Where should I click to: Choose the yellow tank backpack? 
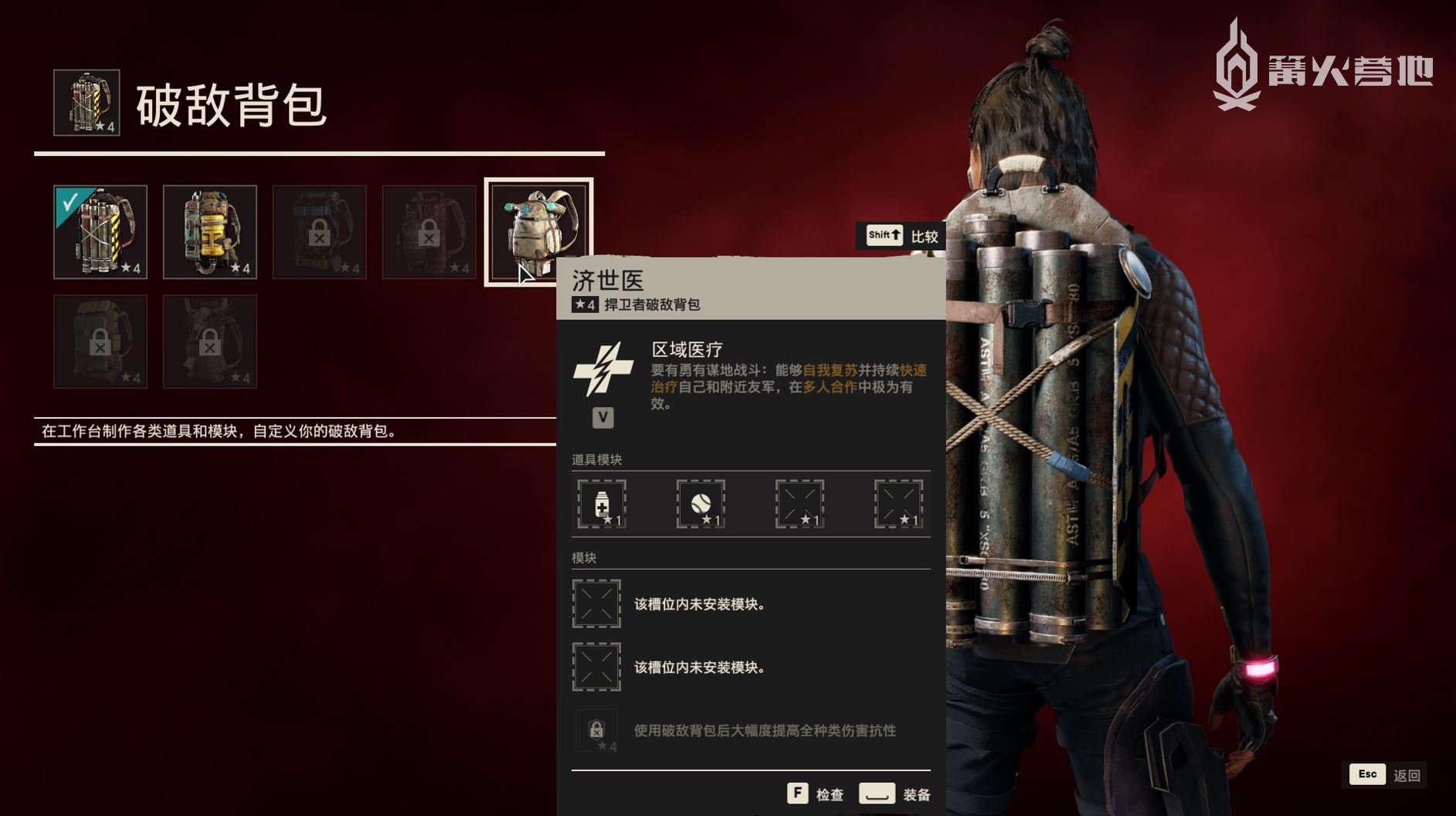click(210, 232)
